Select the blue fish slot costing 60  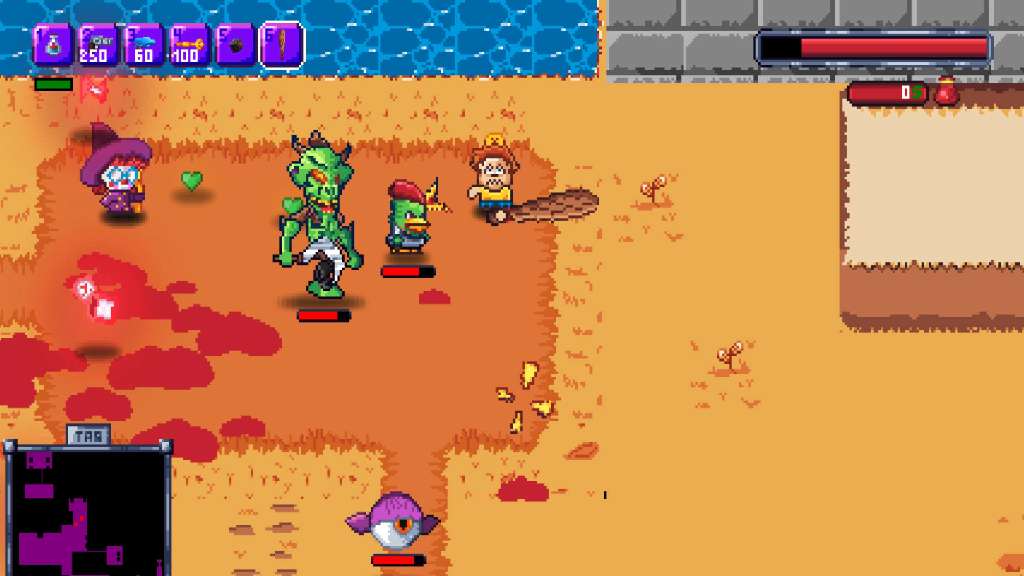coord(144,46)
